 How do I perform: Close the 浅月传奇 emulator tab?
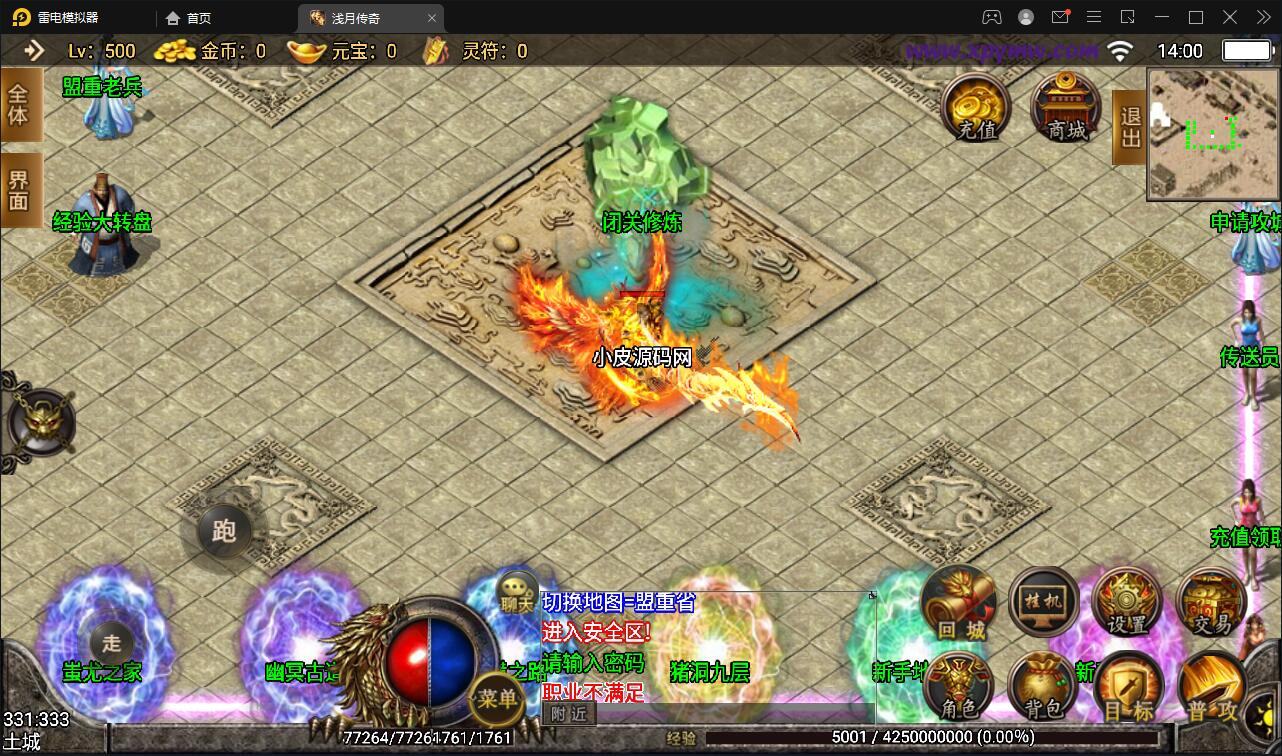pyautogui.click(x=432, y=18)
